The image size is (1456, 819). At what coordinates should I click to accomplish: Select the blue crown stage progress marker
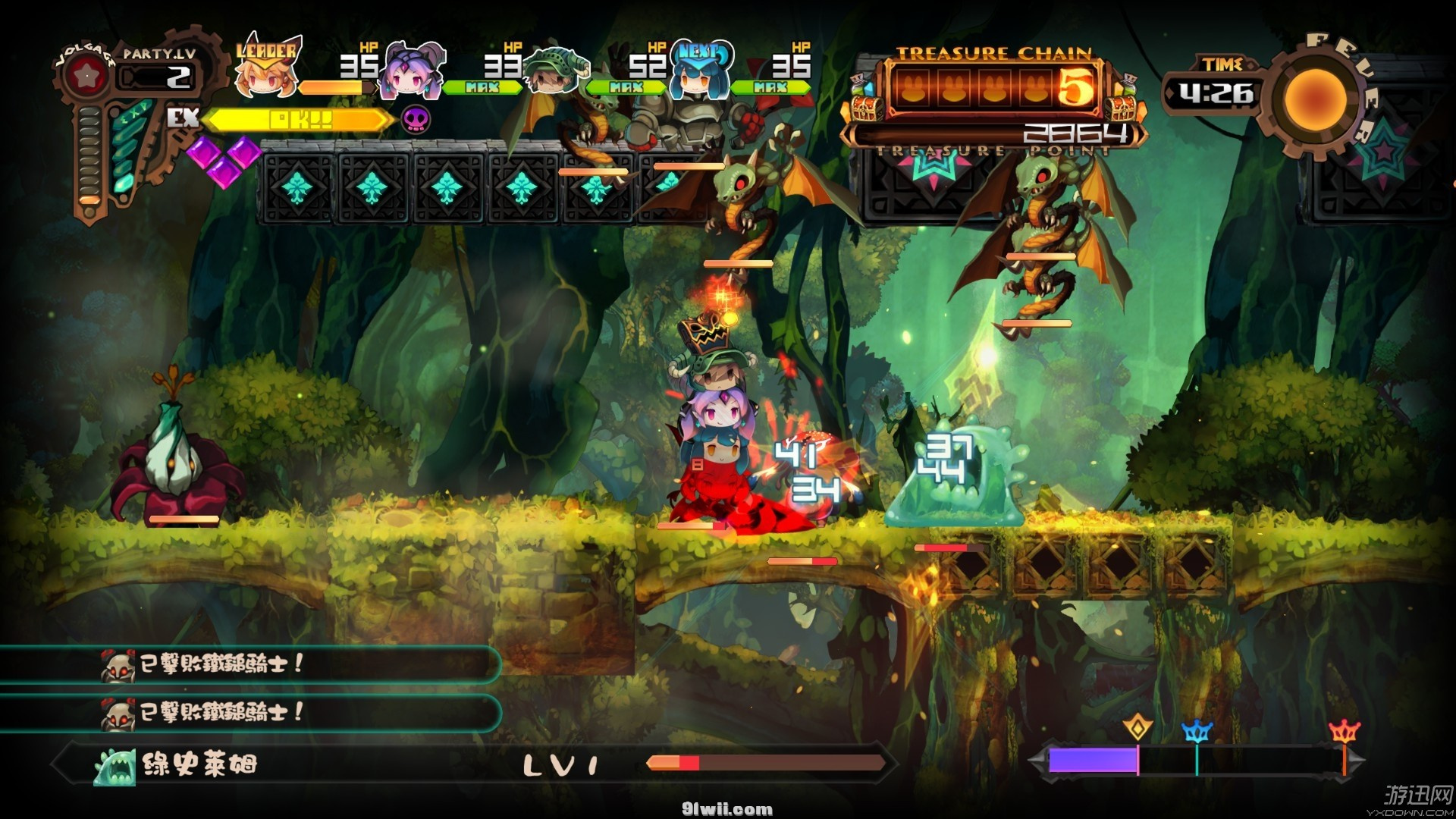pyautogui.click(x=1197, y=731)
